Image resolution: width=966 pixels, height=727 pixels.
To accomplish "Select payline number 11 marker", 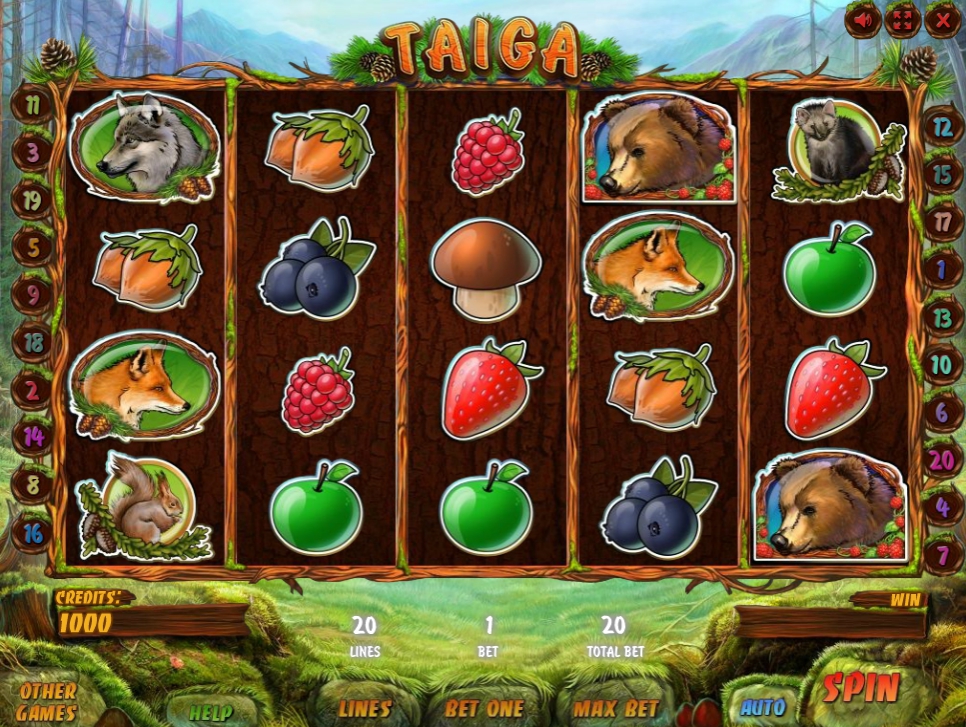I will (x=32, y=104).
